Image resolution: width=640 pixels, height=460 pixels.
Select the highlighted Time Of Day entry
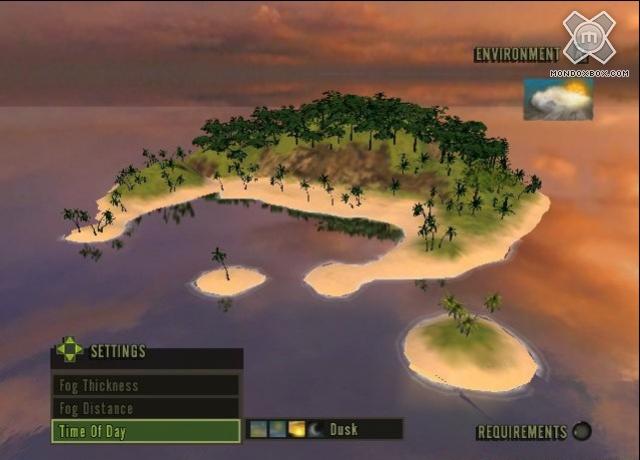pyautogui.click(x=145, y=431)
